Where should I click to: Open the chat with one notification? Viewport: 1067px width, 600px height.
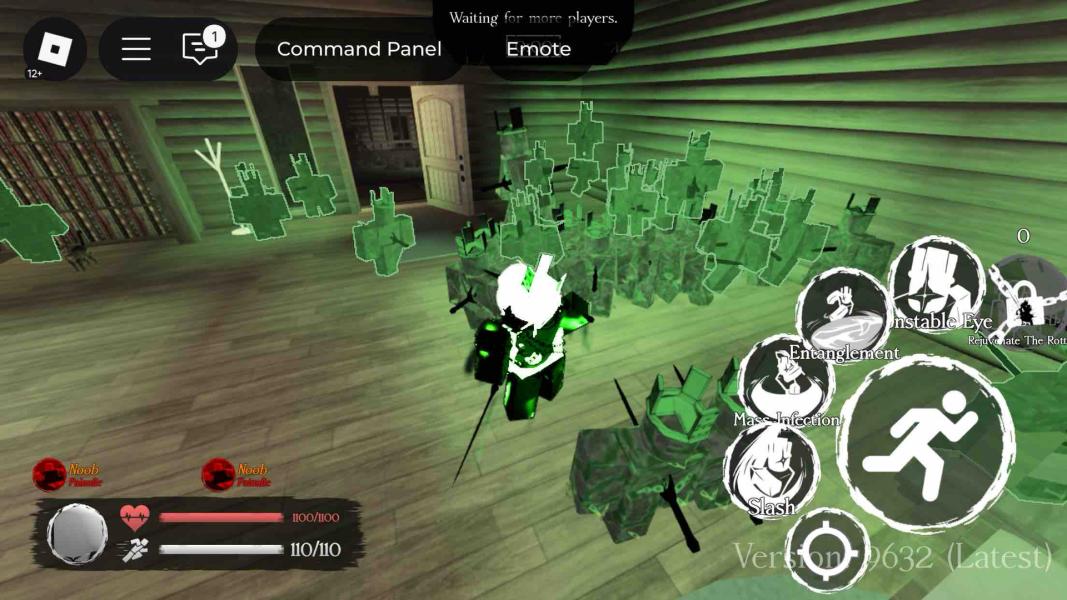[200, 49]
